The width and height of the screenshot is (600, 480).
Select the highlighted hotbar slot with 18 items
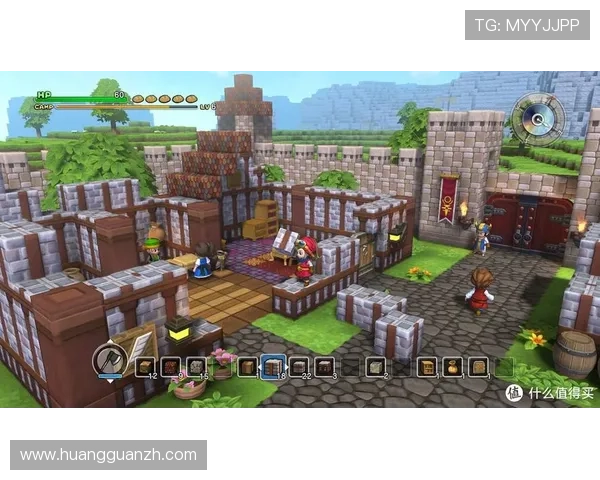[x=273, y=367]
